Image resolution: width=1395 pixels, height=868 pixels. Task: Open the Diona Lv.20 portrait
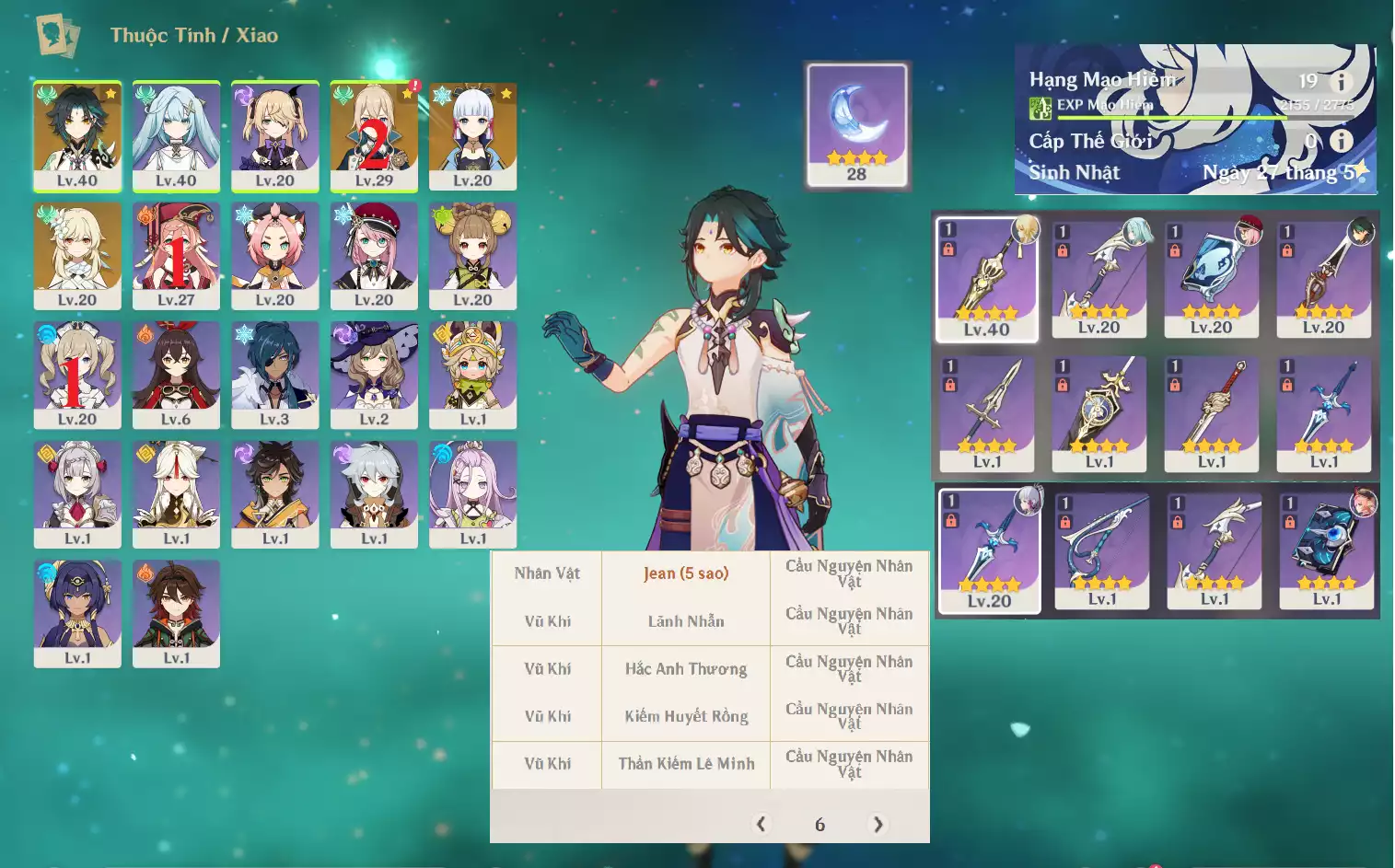[x=275, y=255]
